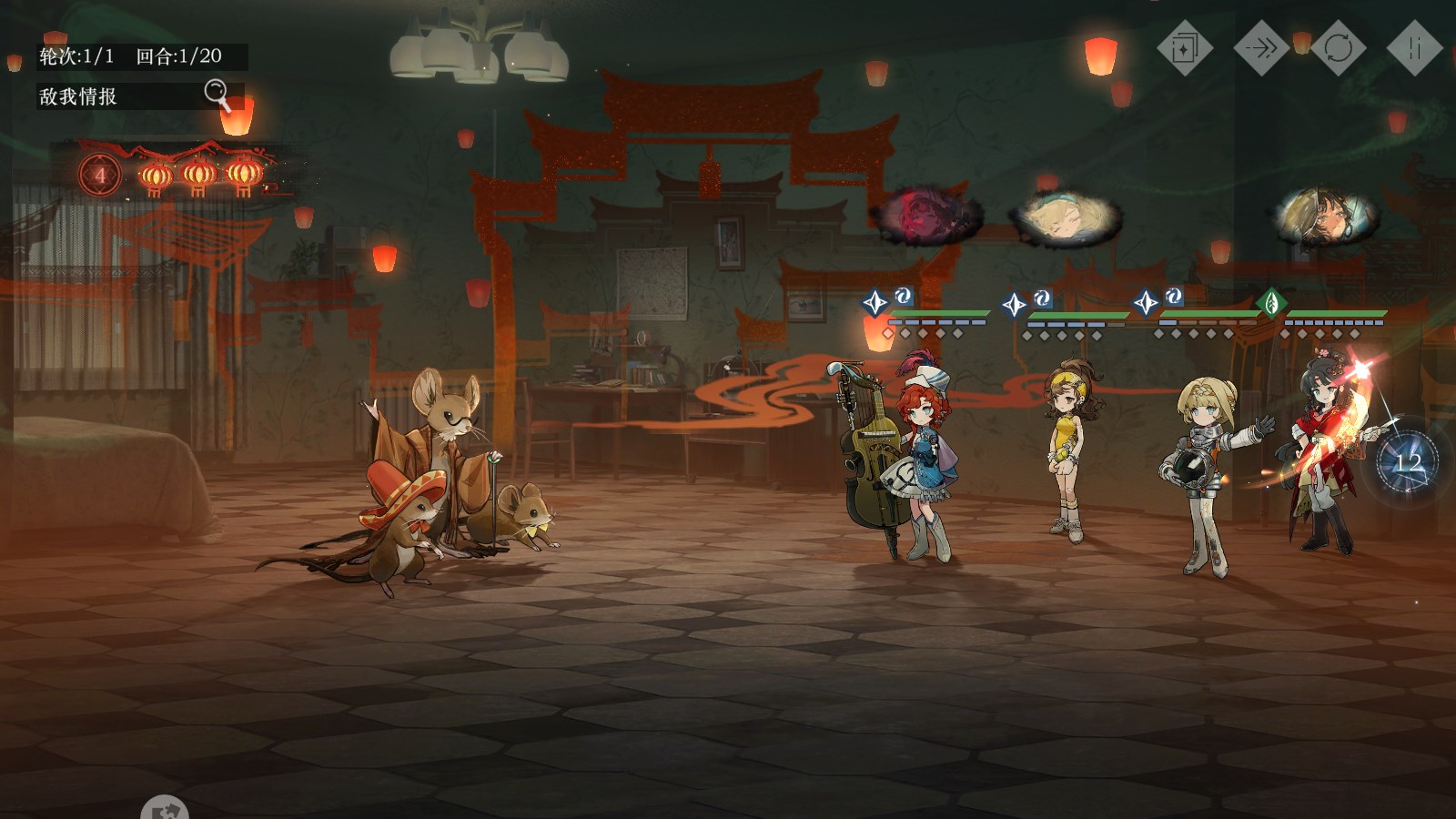This screenshot has height=819, width=1456.
Task: Toggle the fast-forward battle speed button
Action: [1260, 47]
